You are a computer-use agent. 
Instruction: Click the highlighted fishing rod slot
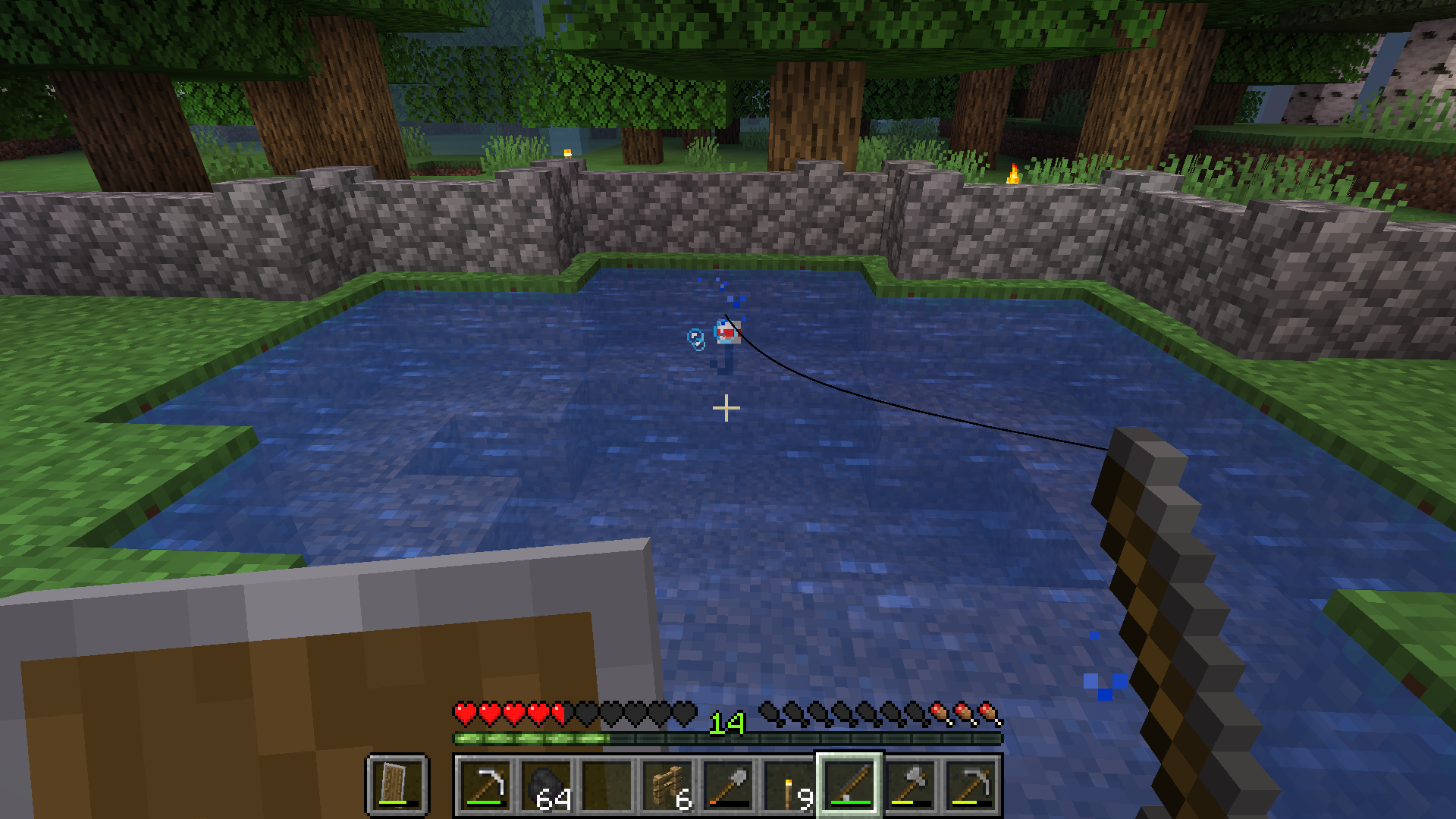click(x=849, y=785)
